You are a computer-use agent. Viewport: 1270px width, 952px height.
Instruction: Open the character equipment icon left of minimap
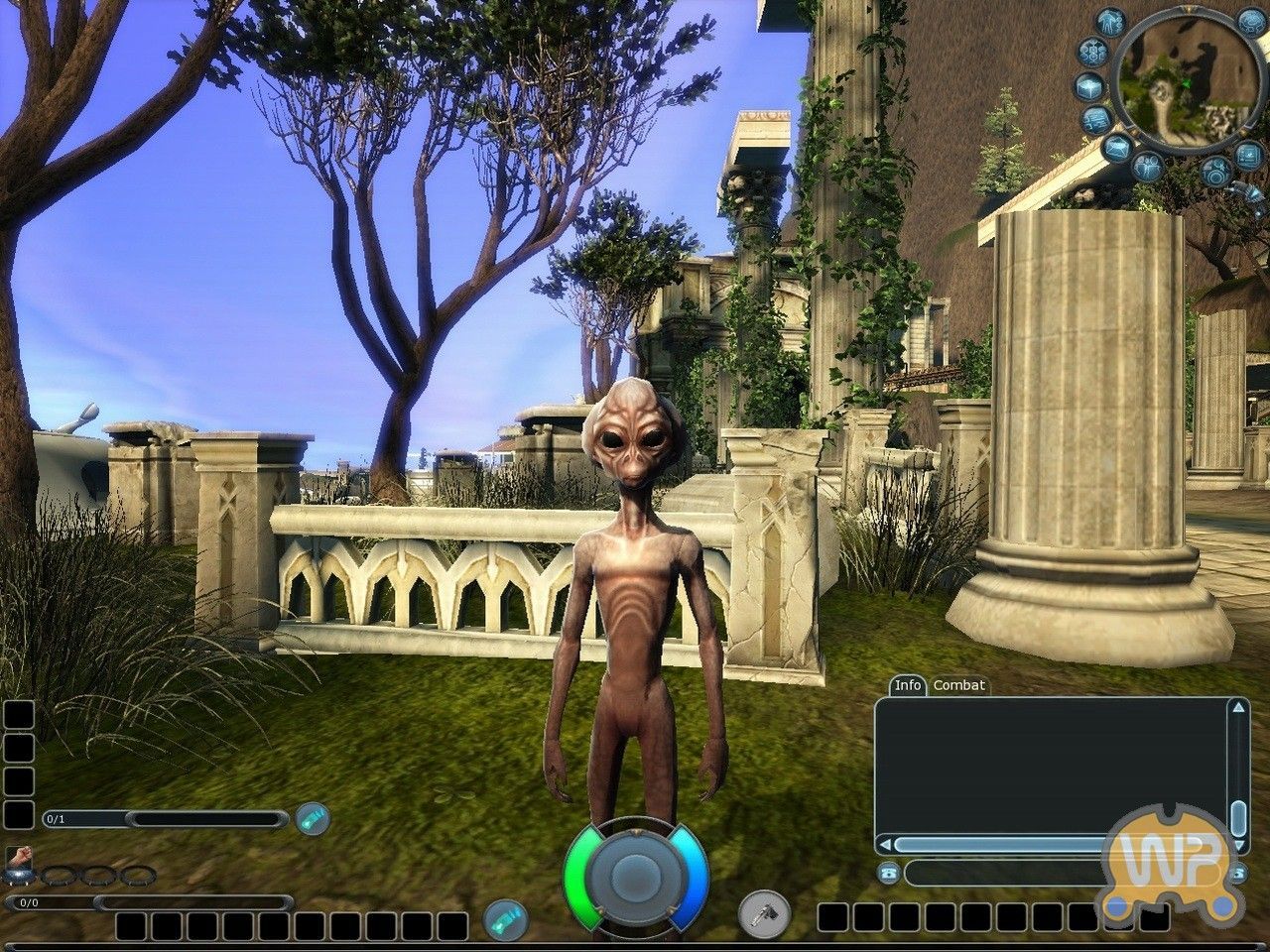1109,23
